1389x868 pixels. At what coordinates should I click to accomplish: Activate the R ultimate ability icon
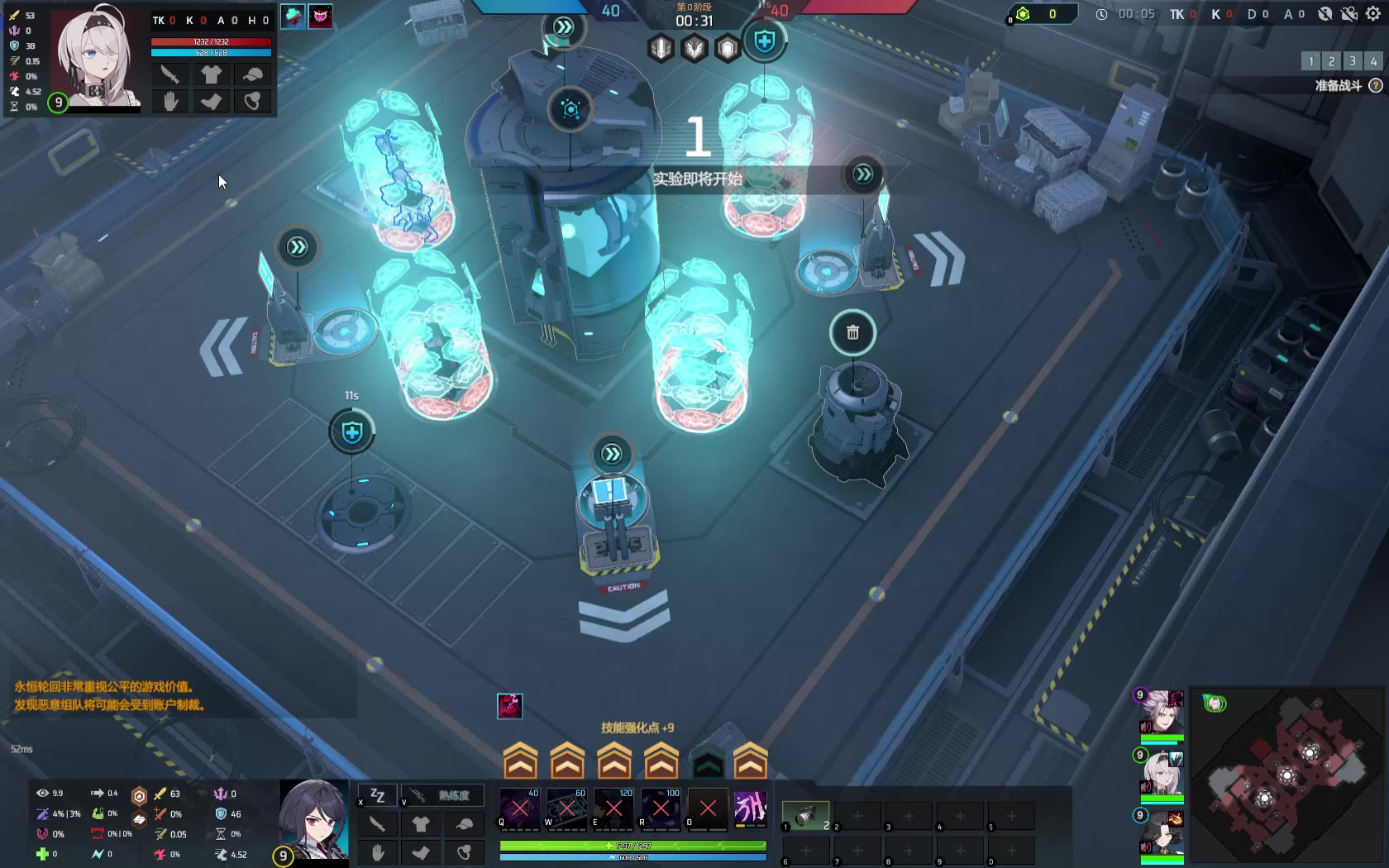click(x=661, y=808)
